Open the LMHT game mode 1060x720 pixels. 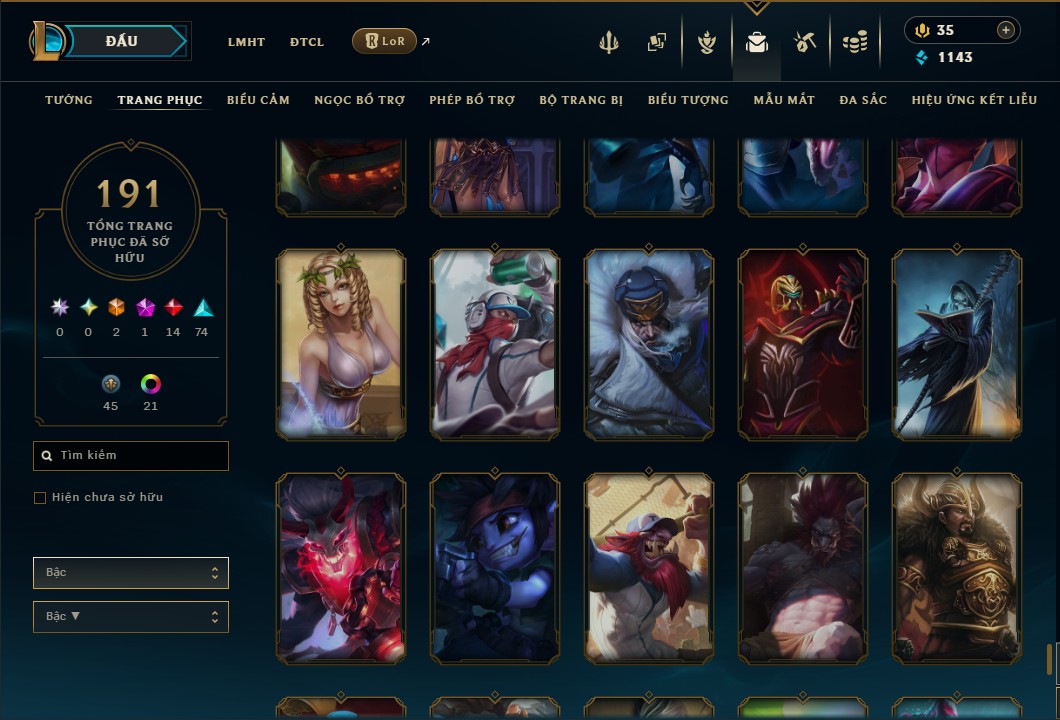[246, 42]
